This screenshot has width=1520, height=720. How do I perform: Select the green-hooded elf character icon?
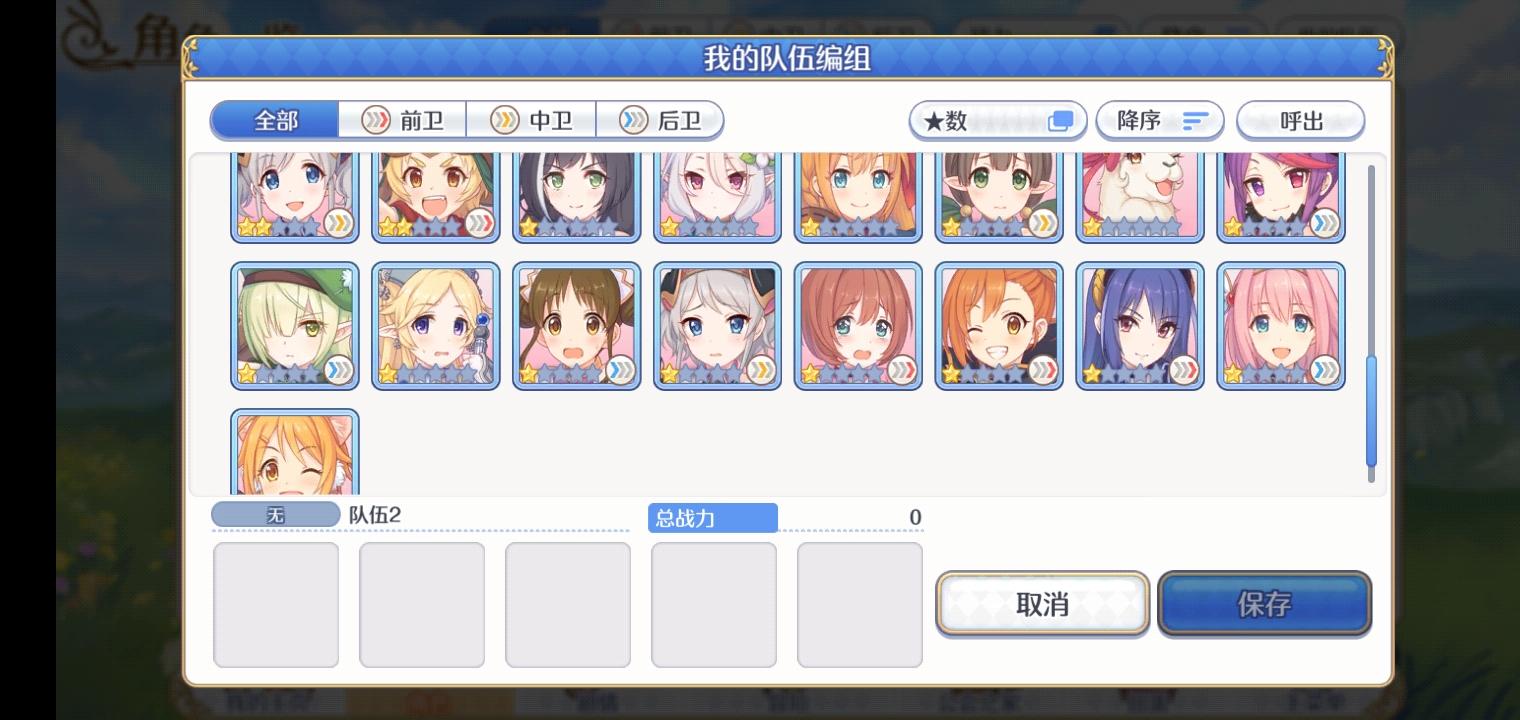pos(294,324)
